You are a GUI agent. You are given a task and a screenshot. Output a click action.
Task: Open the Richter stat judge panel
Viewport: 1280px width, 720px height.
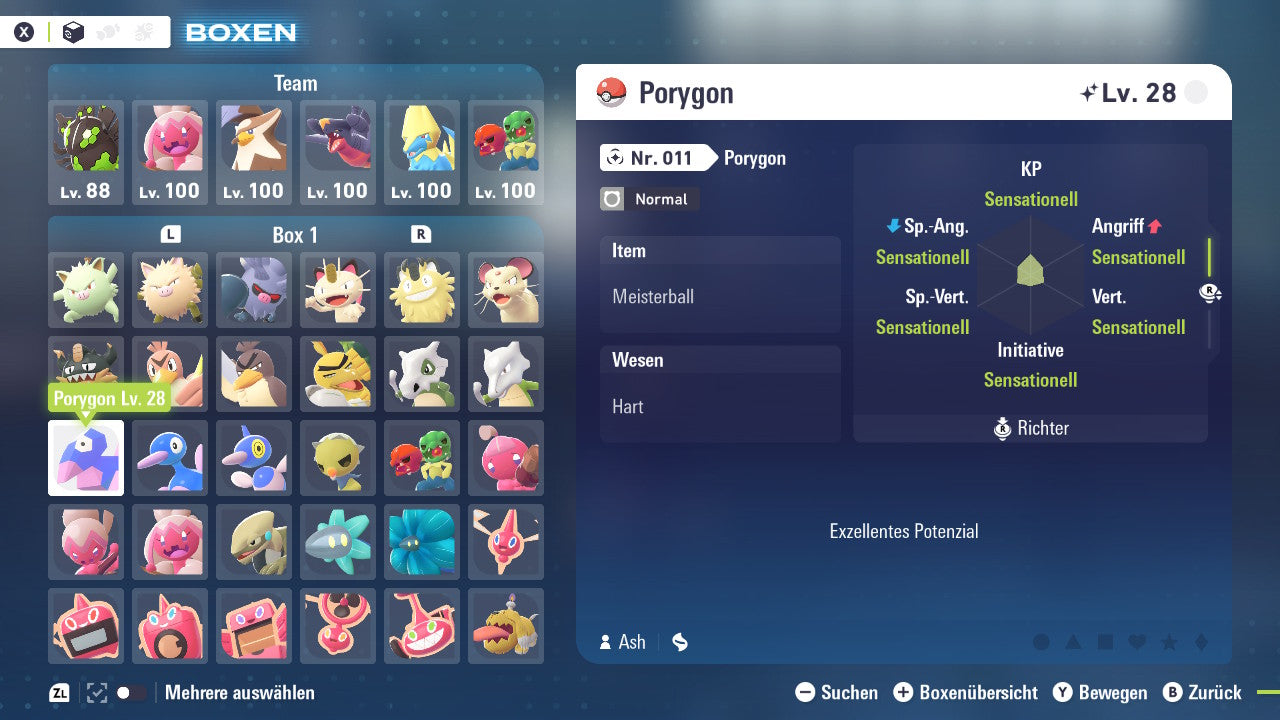1030,428
